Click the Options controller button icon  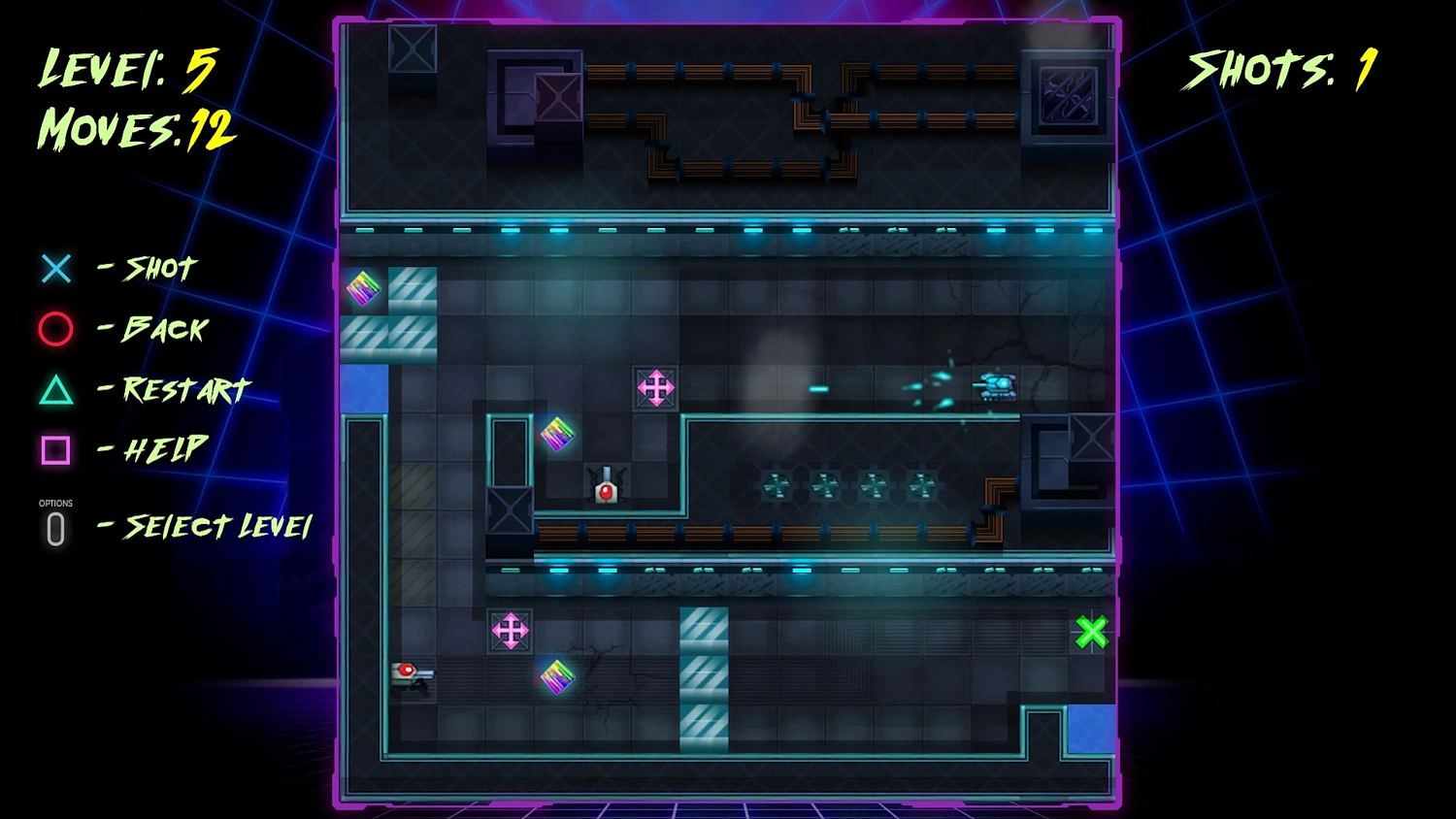tap(55, 527)
